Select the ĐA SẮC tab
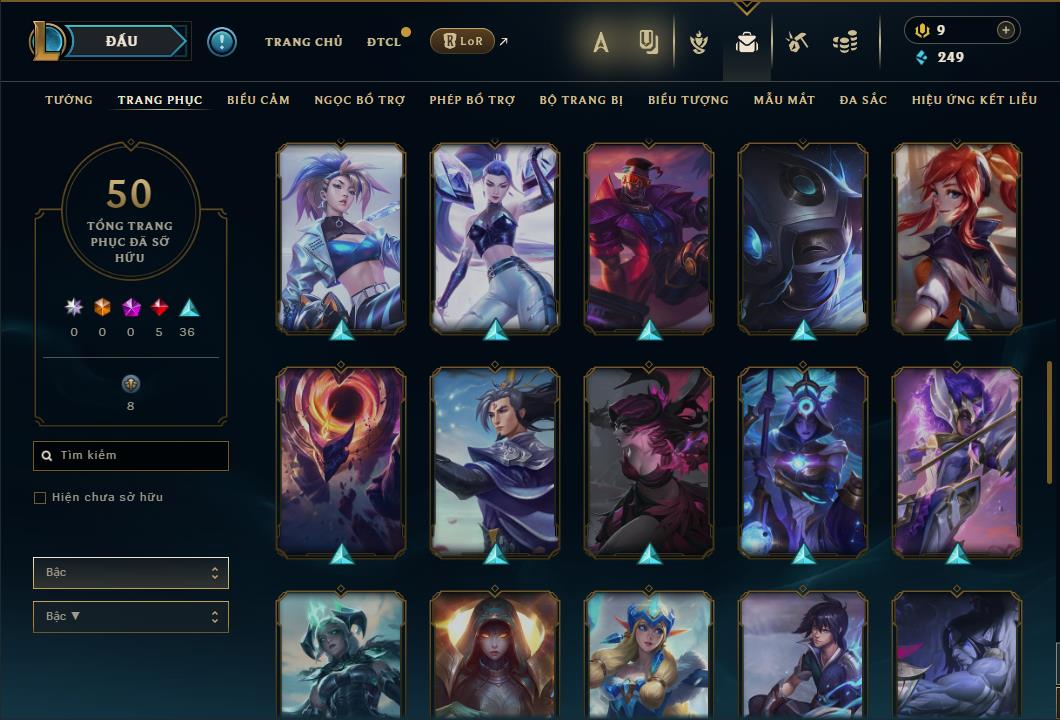The width and height of the screenshot is (1060, 720). pyautogui.click(x=863, y=100)
